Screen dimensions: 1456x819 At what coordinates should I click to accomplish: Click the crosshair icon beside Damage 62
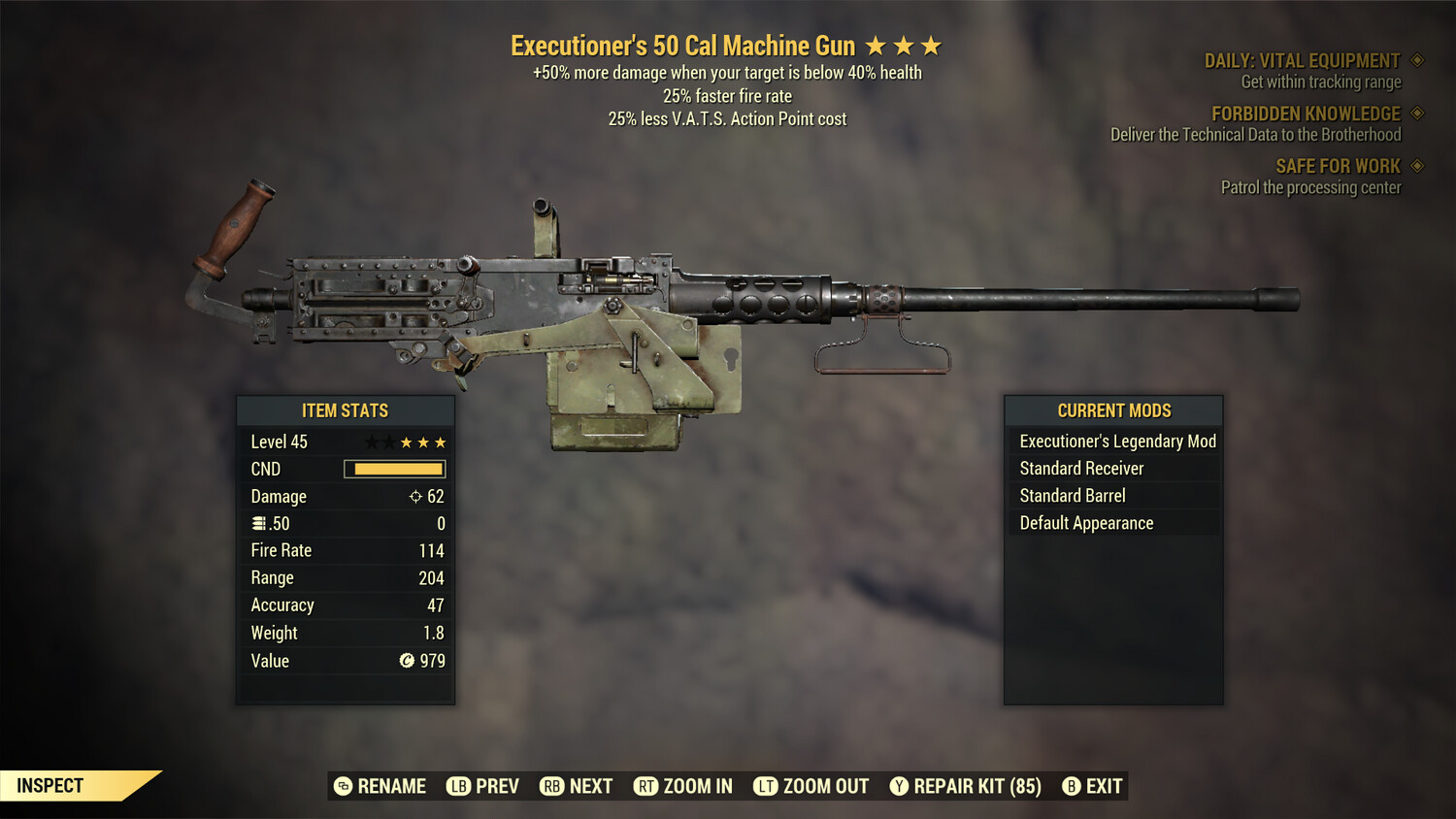(414, 496)
